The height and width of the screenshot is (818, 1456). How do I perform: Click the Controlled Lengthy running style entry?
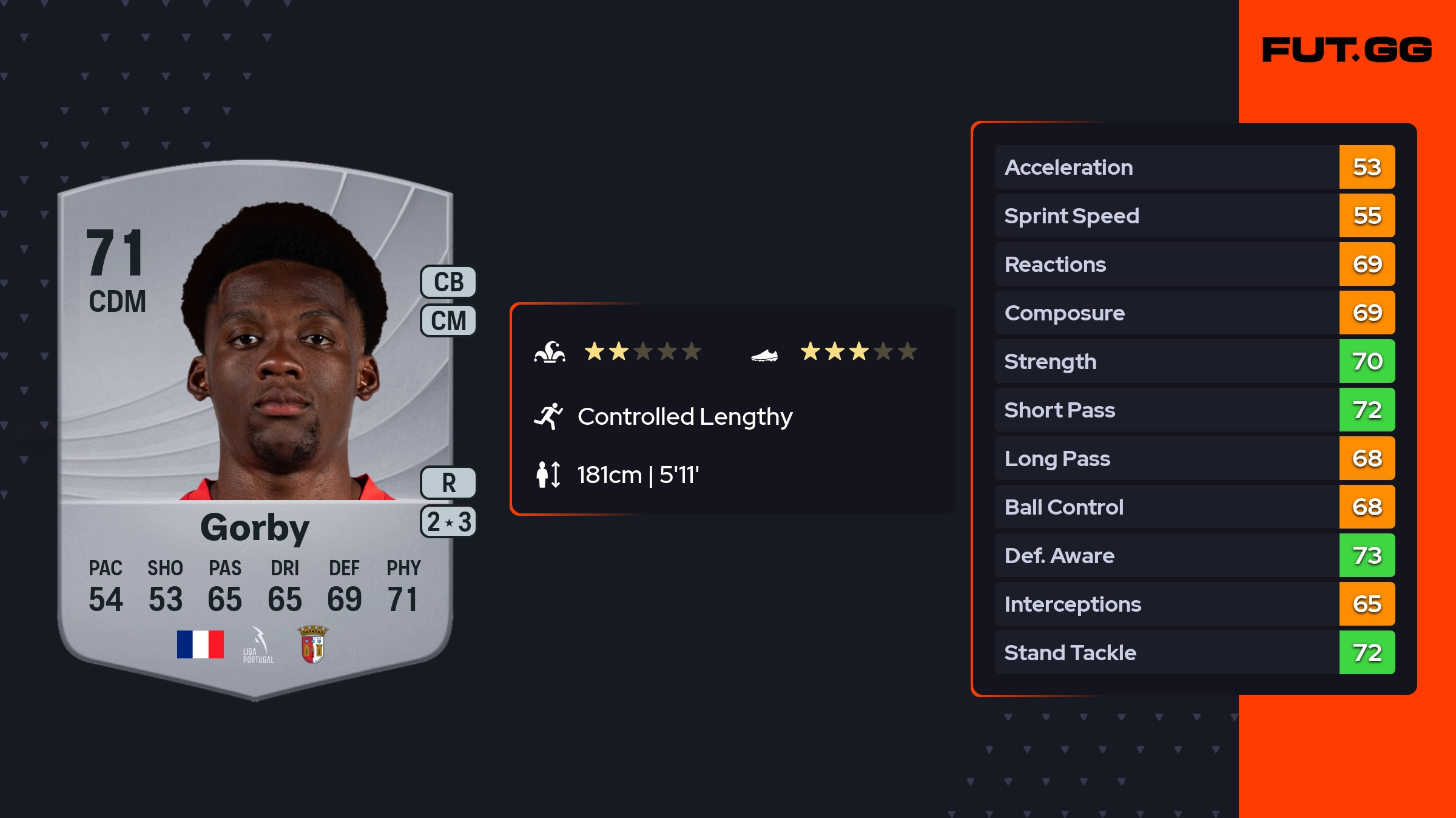(684, 417)
